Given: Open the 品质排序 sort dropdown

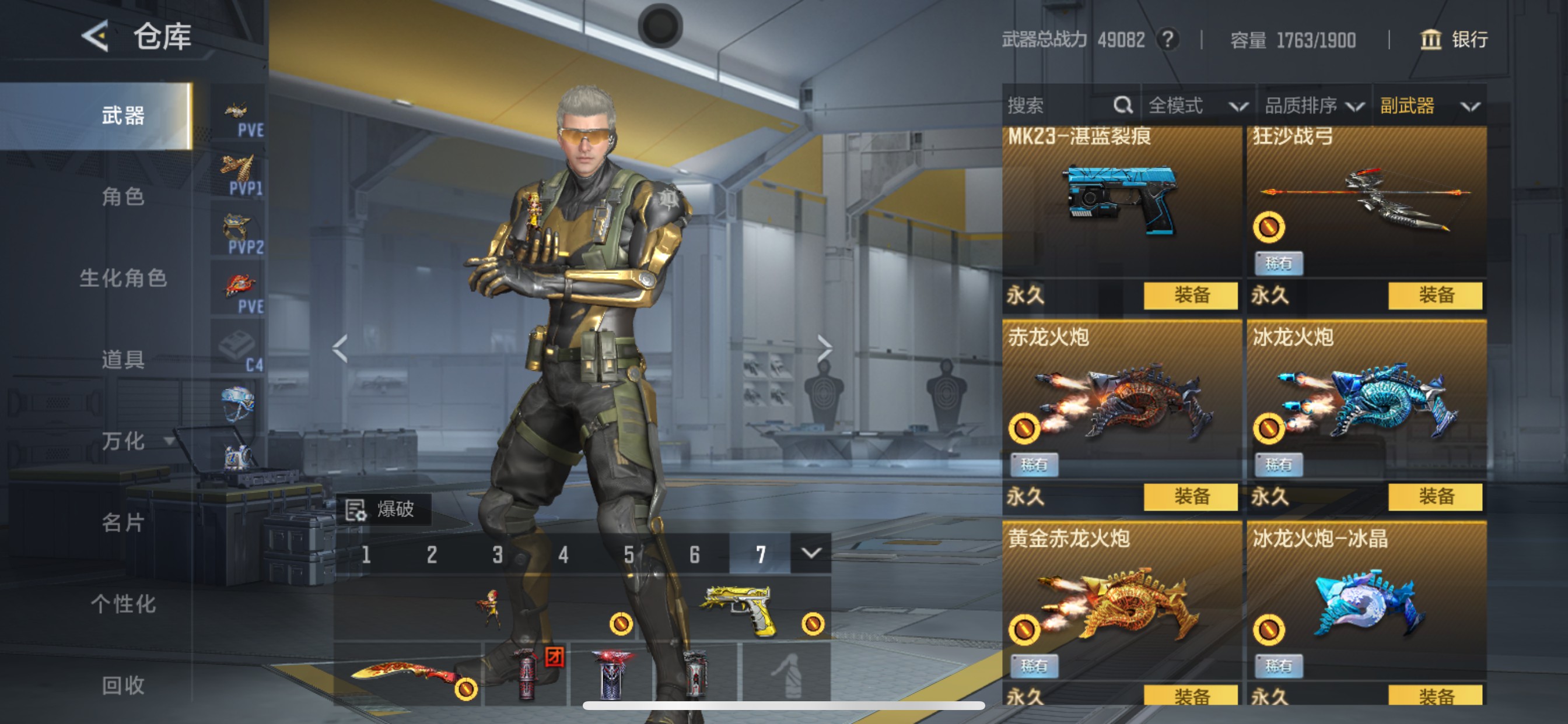Looking at the screenshot, I should click(x=1314, y=106).
